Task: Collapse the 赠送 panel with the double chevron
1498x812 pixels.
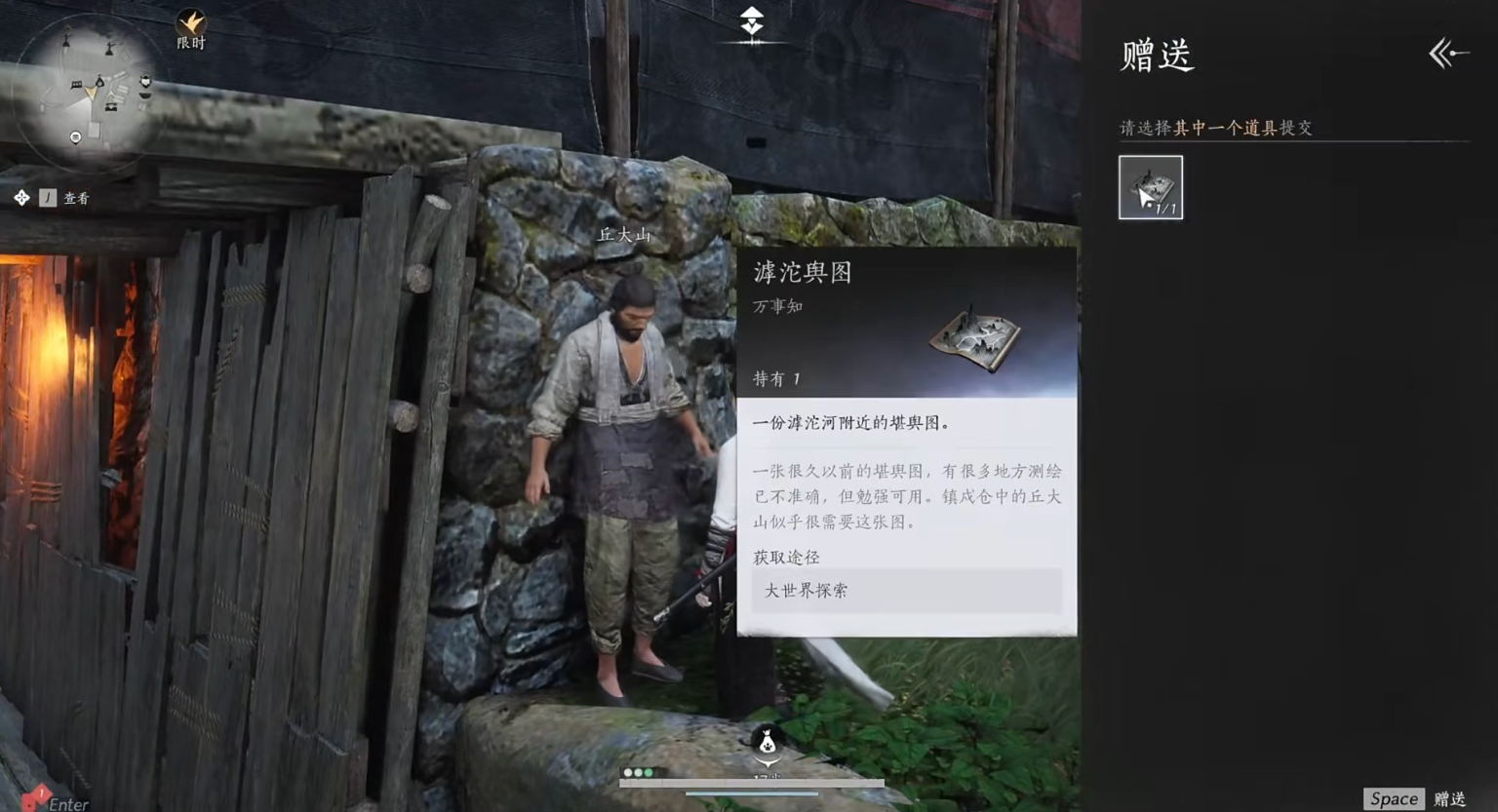Action: [1446, 54]
